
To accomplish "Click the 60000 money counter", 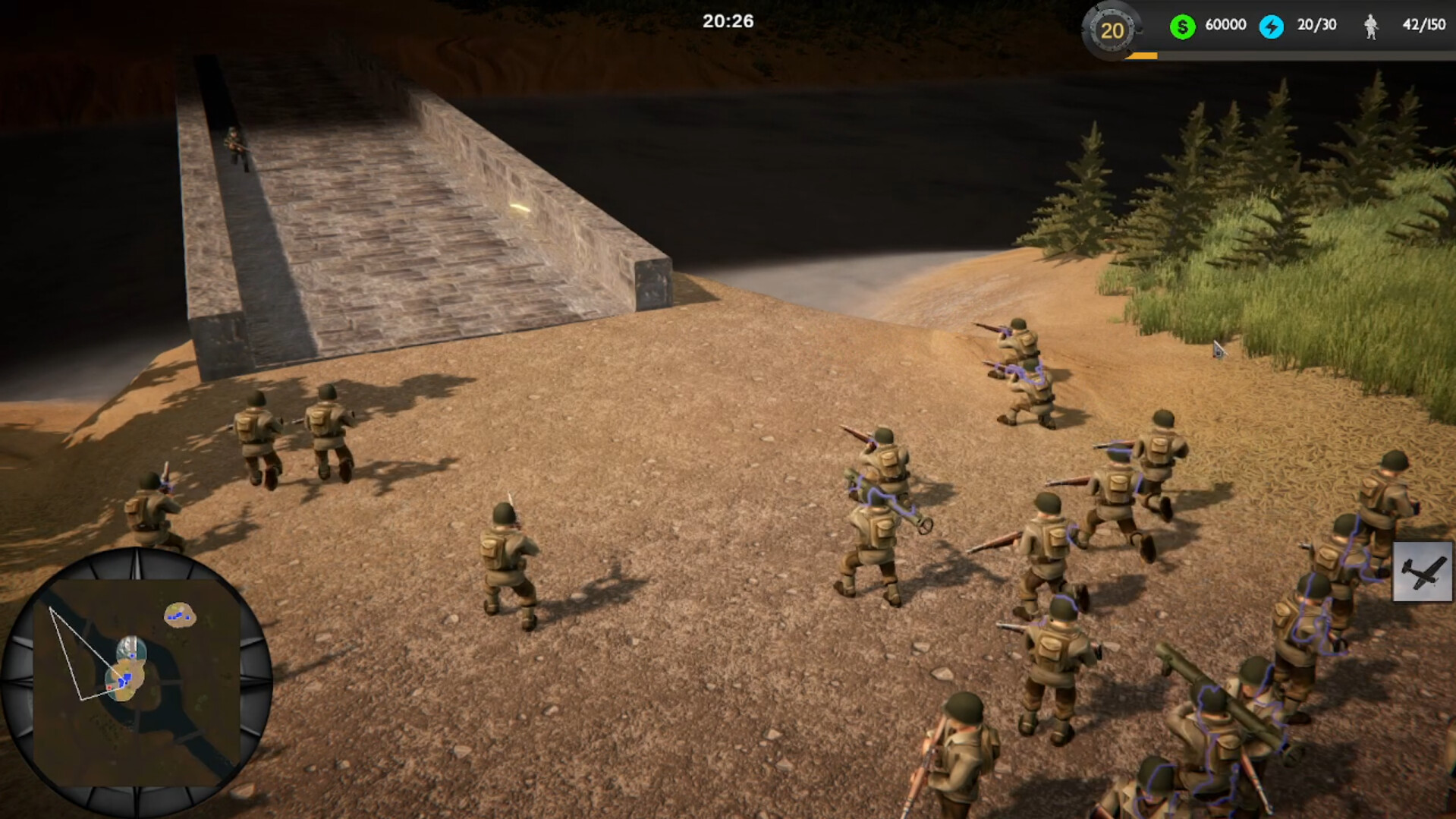I will (x=1225, y=24).
